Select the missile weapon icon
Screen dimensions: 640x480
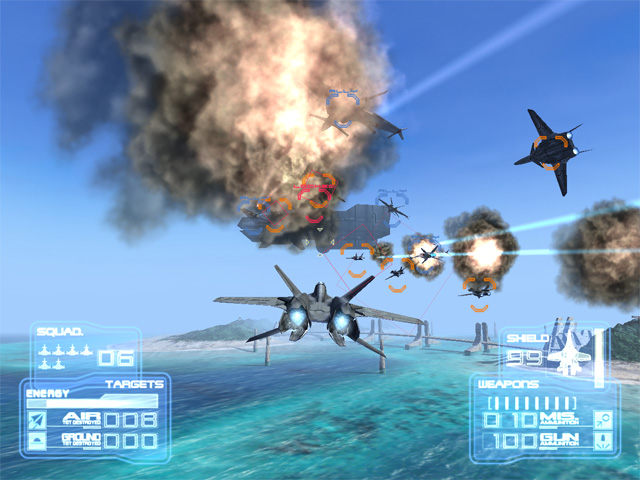603,418
